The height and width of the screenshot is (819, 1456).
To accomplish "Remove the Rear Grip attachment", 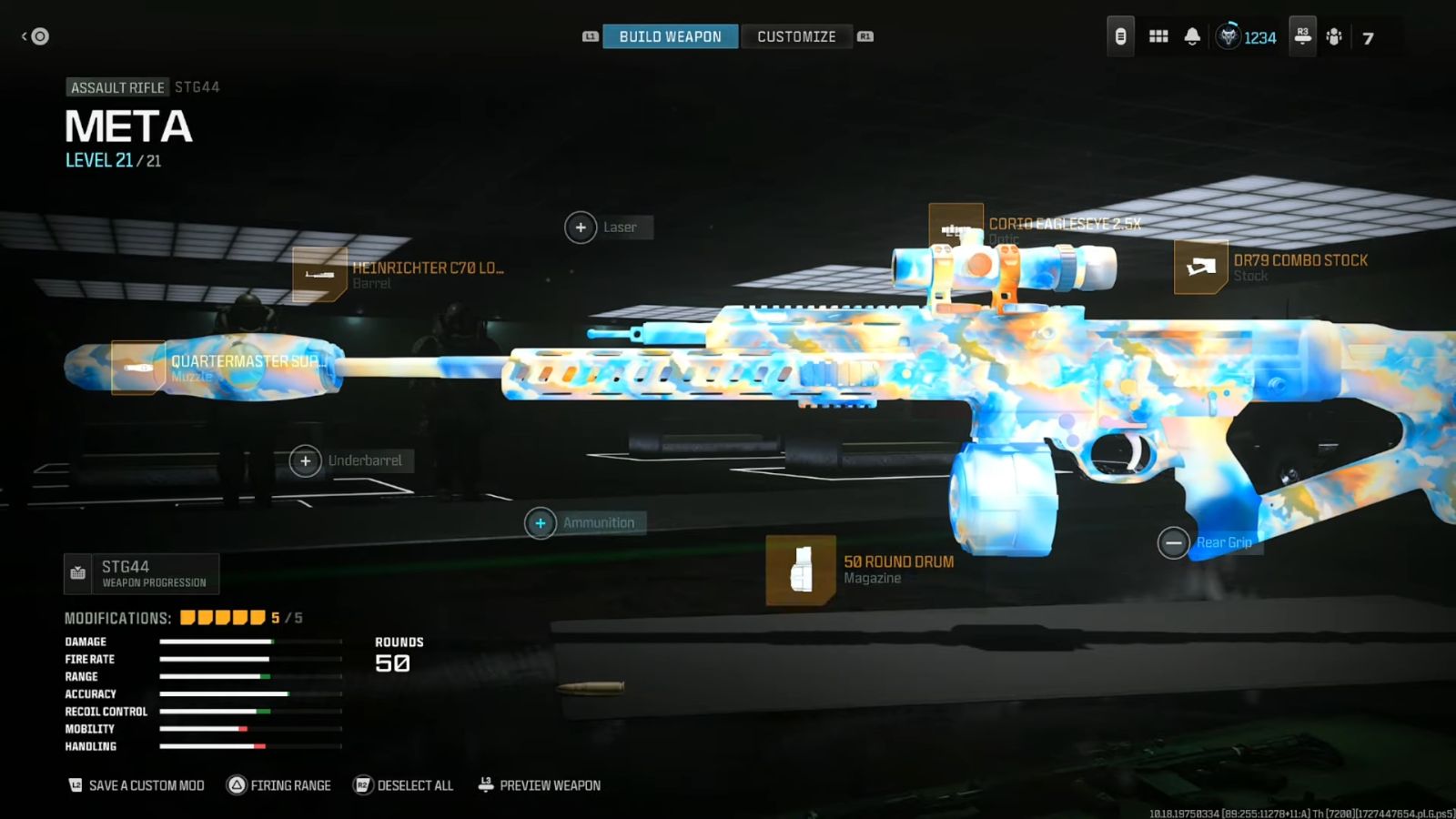I will [1173, 542].
